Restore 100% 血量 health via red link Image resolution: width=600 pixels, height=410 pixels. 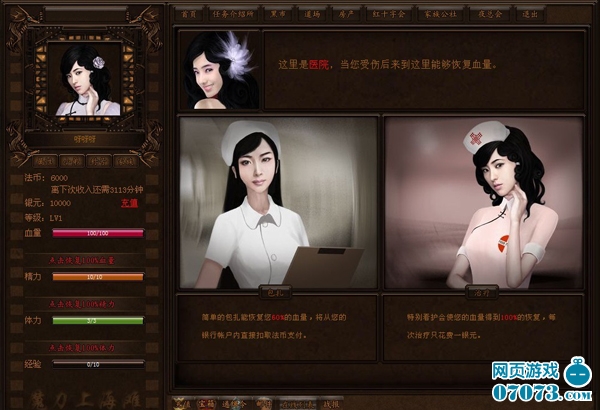coord(82,259)
